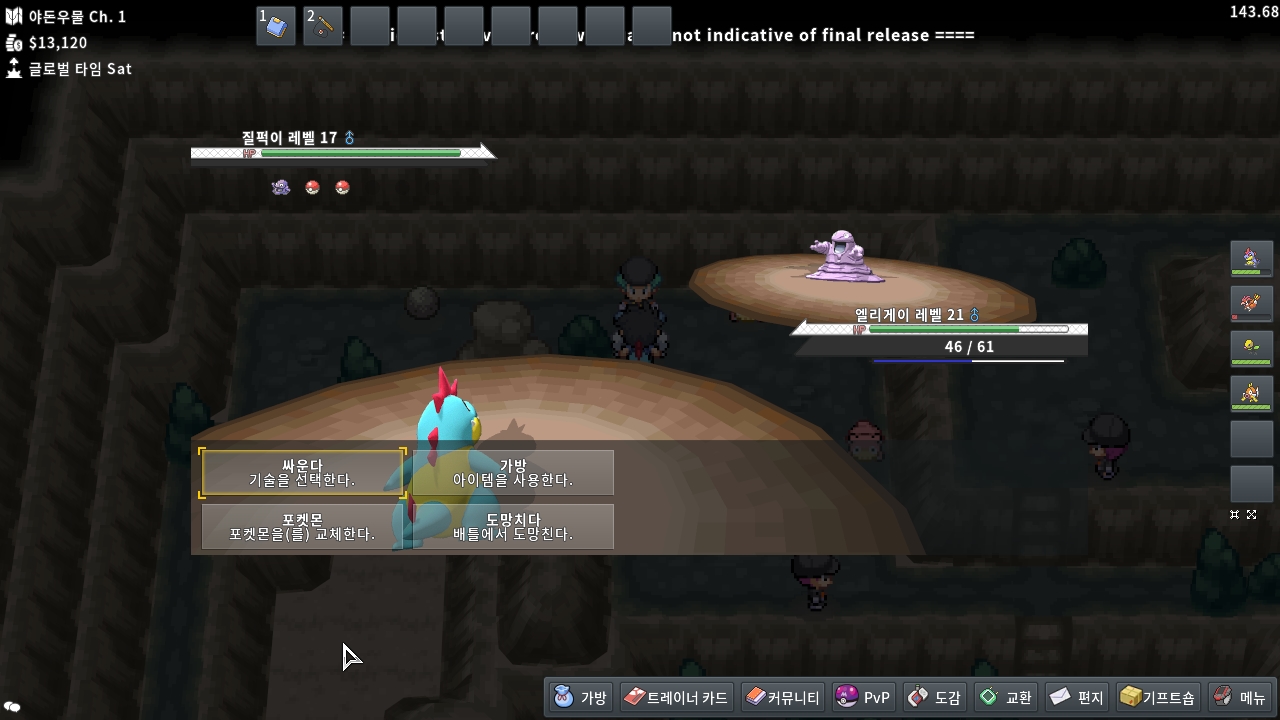
Task: Open the 편지 (Mail) inbox
Action: pos(1077,697)
